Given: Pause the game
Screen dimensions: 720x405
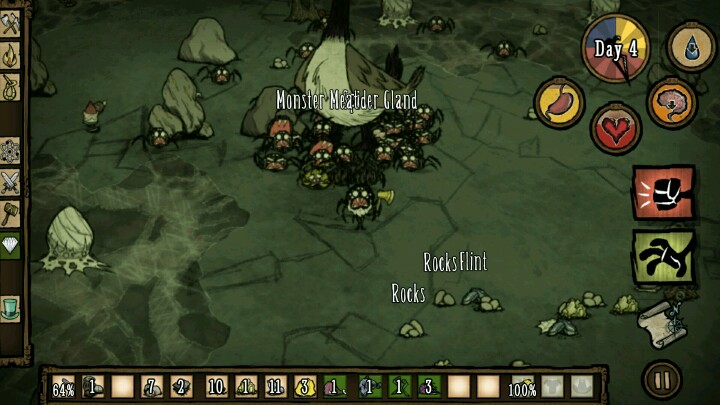Looking at the screenshot, I should click(660, 379).
